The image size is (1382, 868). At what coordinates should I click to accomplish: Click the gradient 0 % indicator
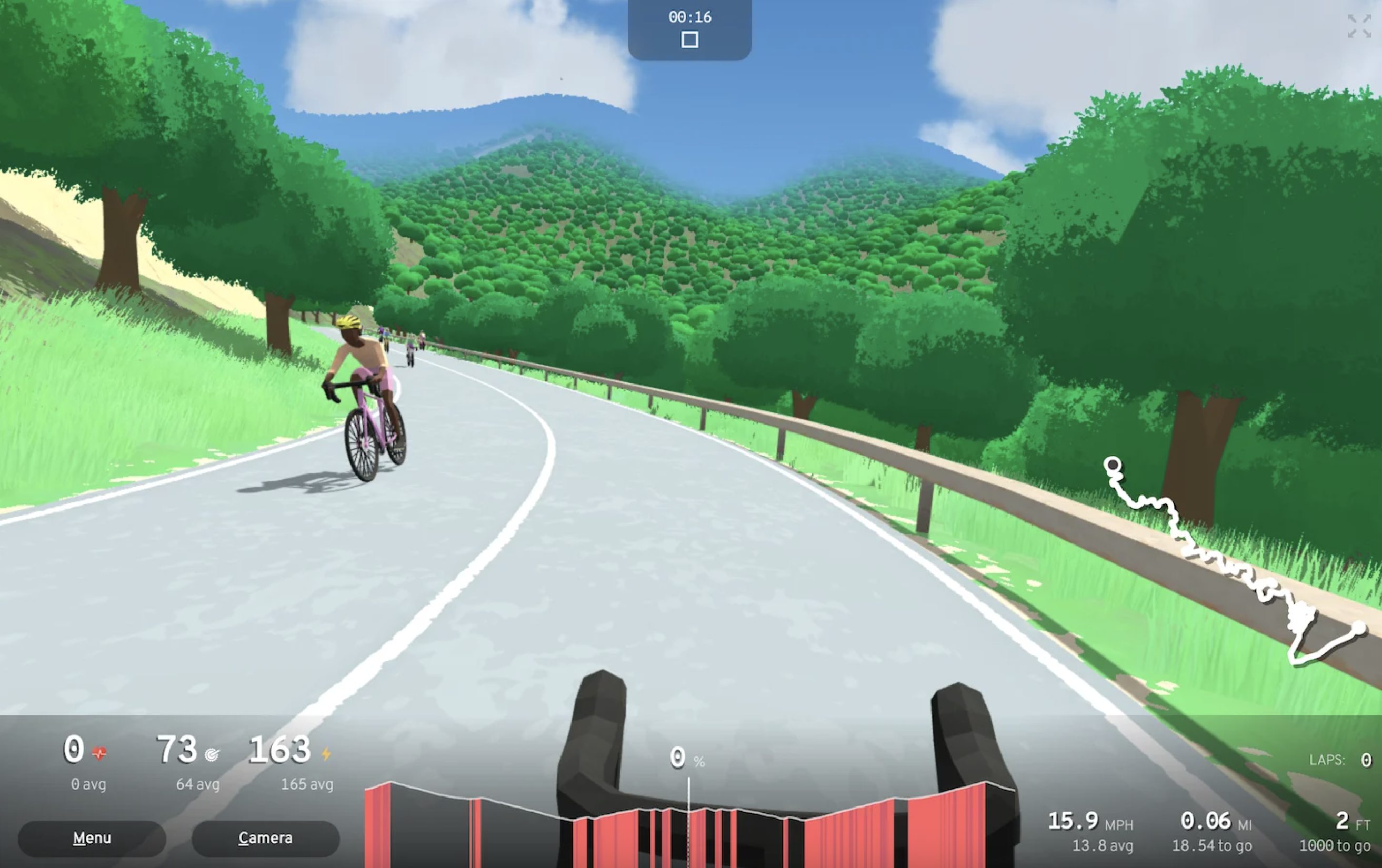(686, 759)
